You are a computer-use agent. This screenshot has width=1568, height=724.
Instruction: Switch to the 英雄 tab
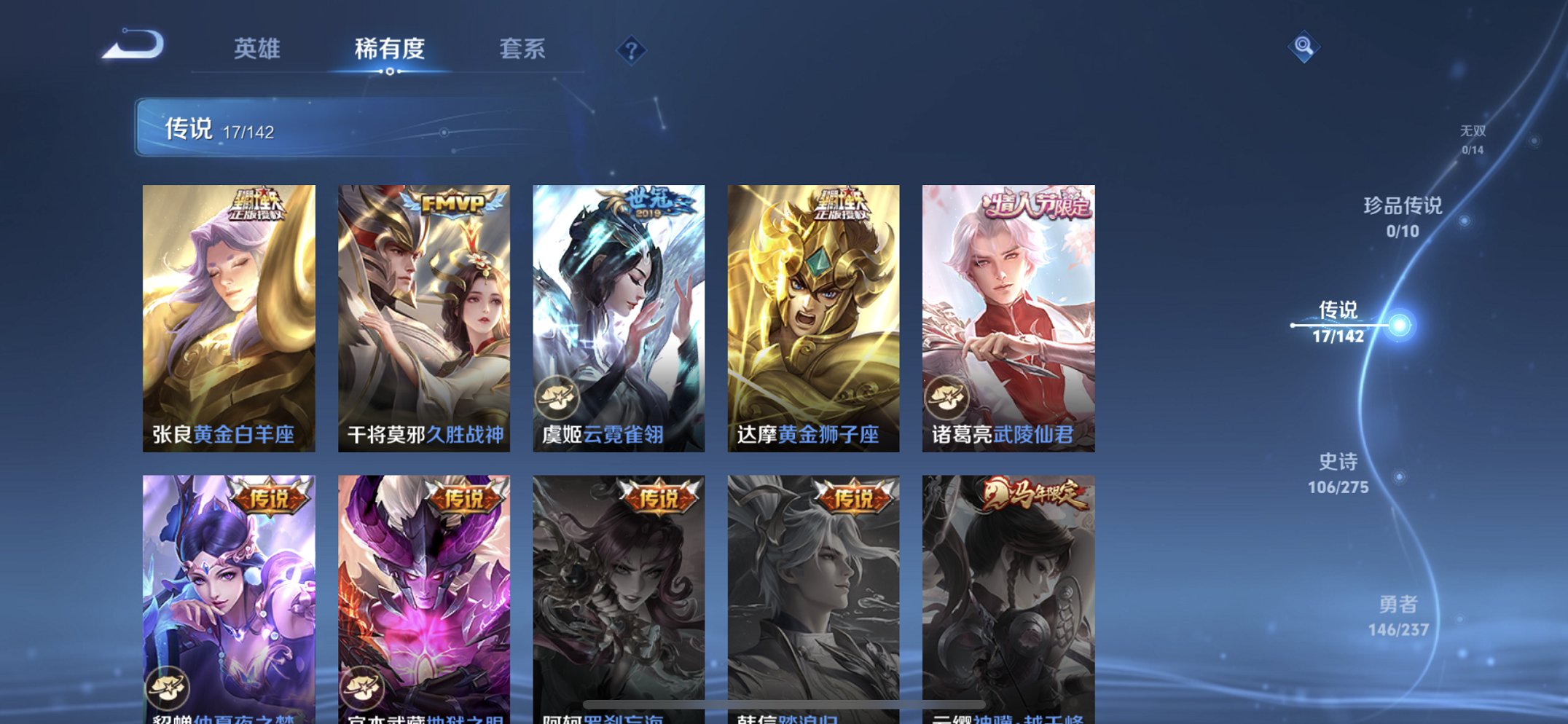tap(258, 50)
